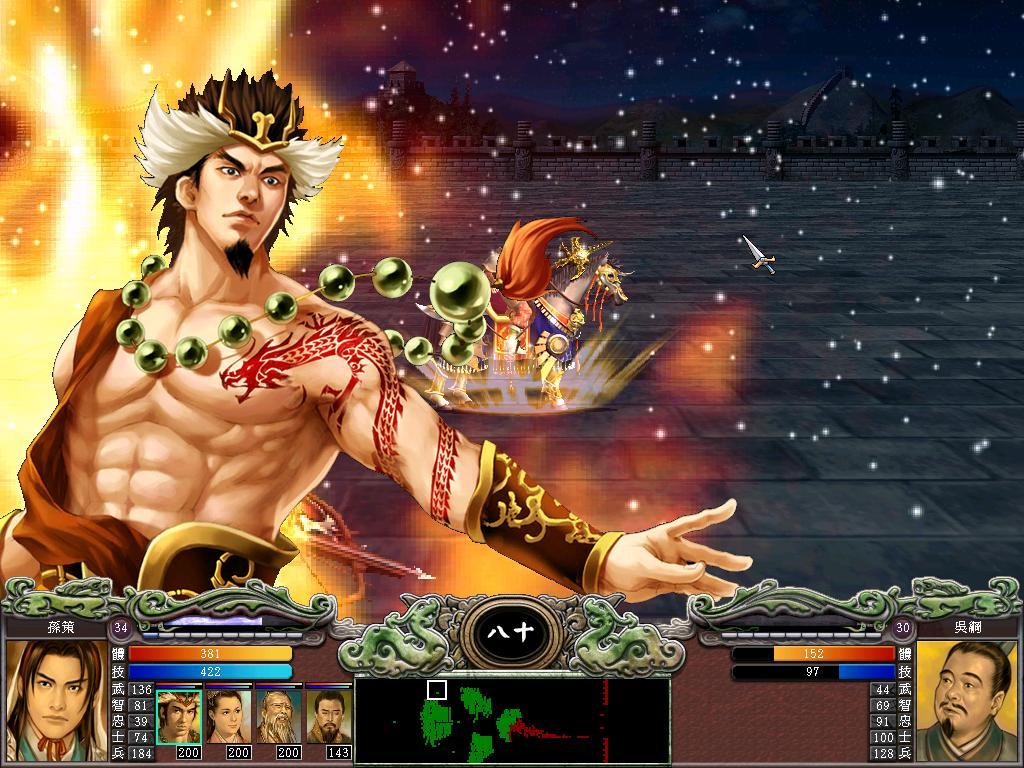
Task: Pick the white-bearded elder officer portrait
Action: [278, 716]
